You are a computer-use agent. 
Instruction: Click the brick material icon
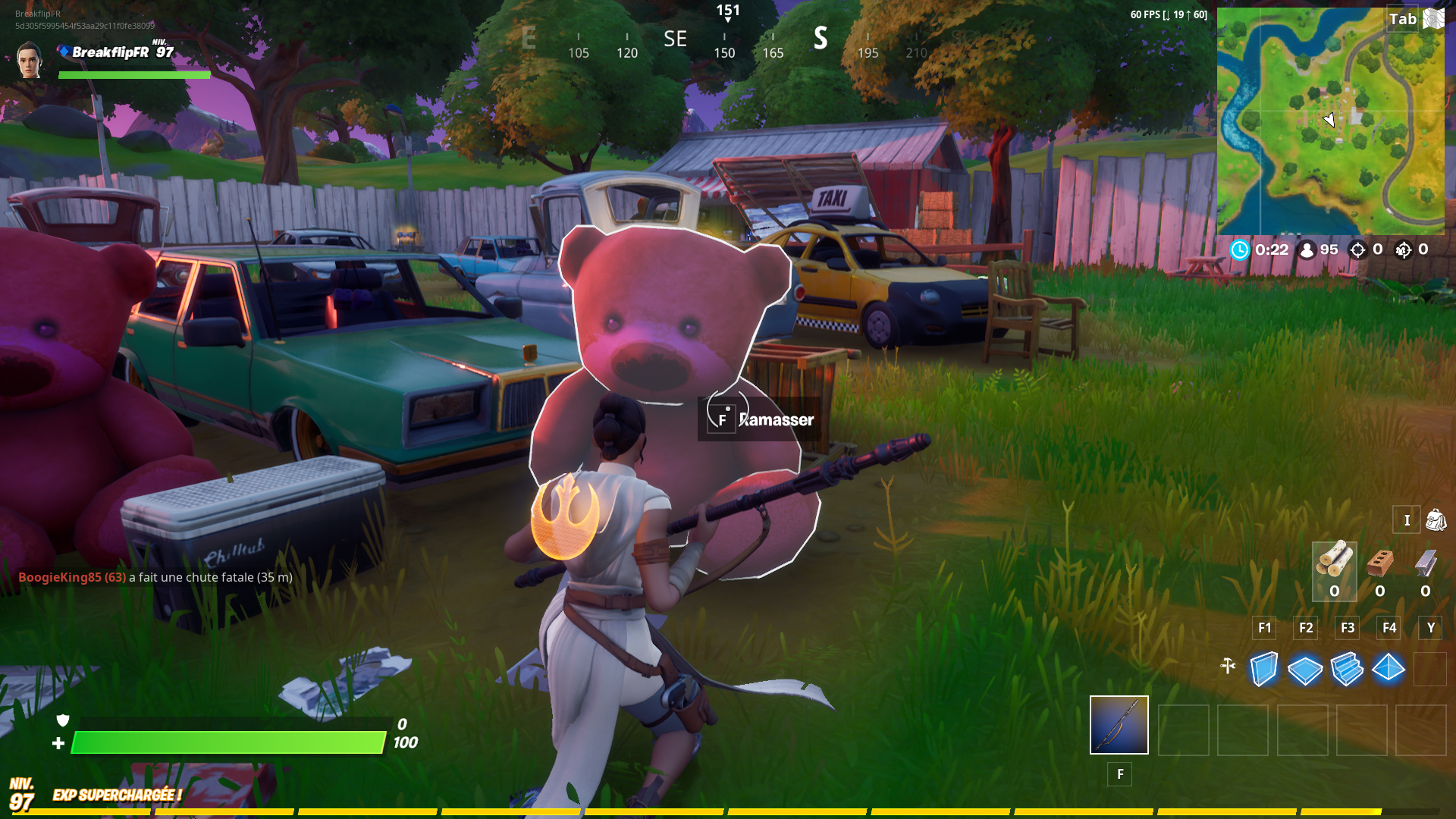(x=1379, y=563)
